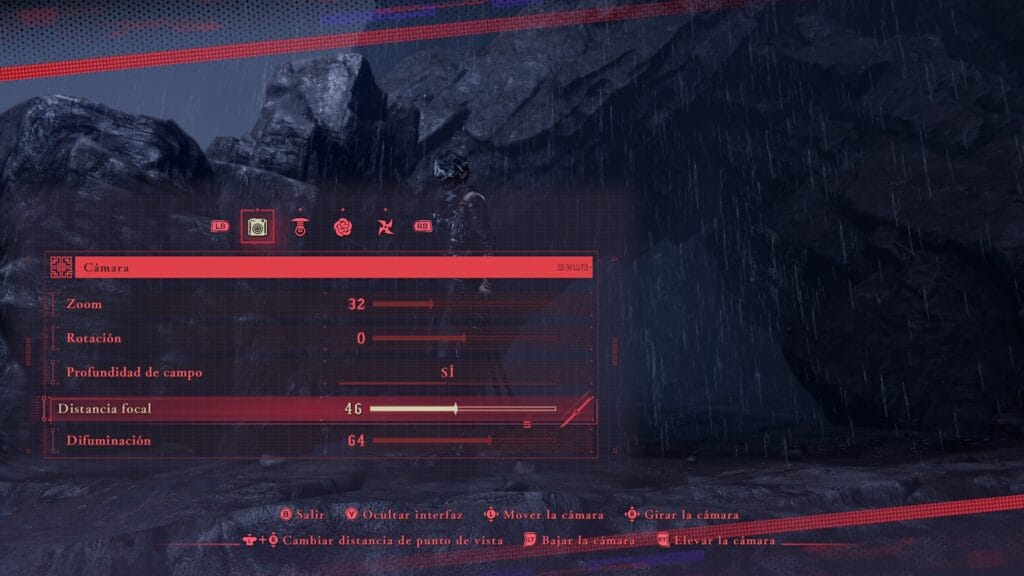Open the flower emblem tab
The height and width of the screenshot is (576, 1024).
pyautogui.click(x=342, y=227)
